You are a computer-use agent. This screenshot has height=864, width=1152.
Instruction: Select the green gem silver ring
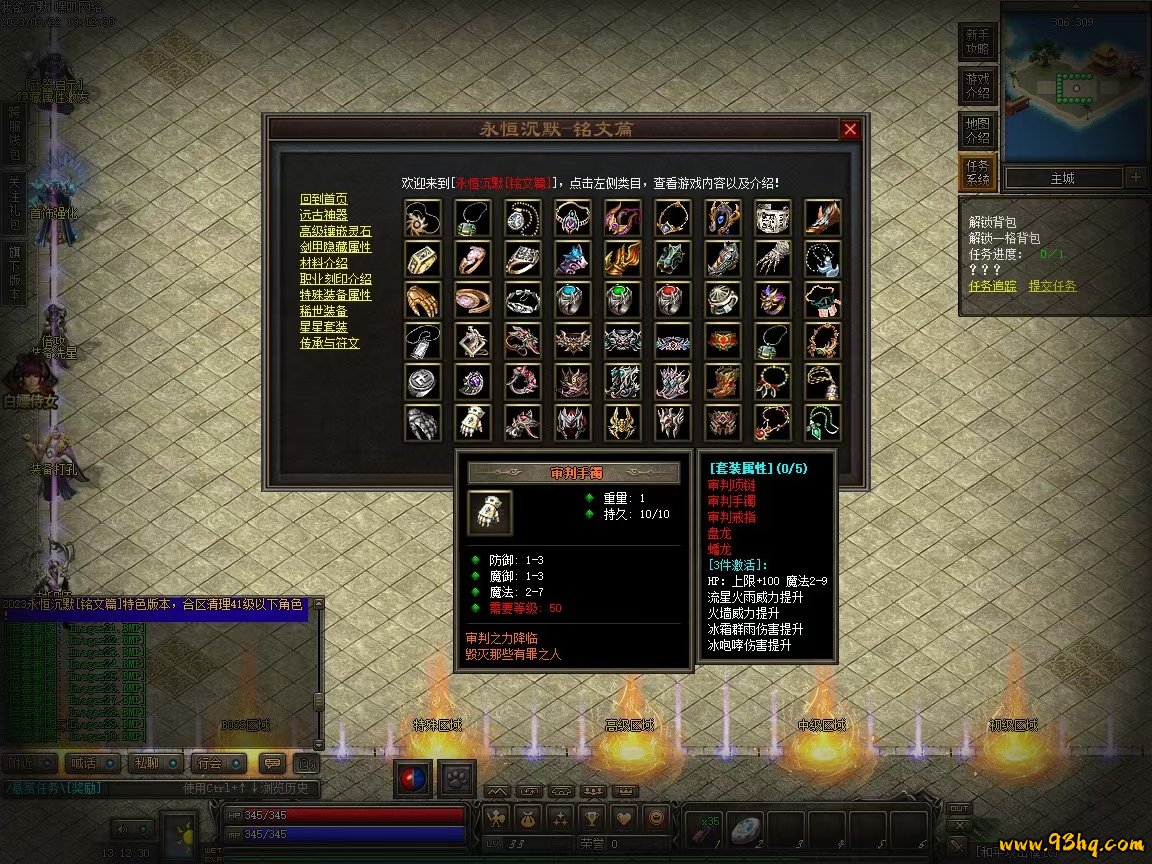623,299
